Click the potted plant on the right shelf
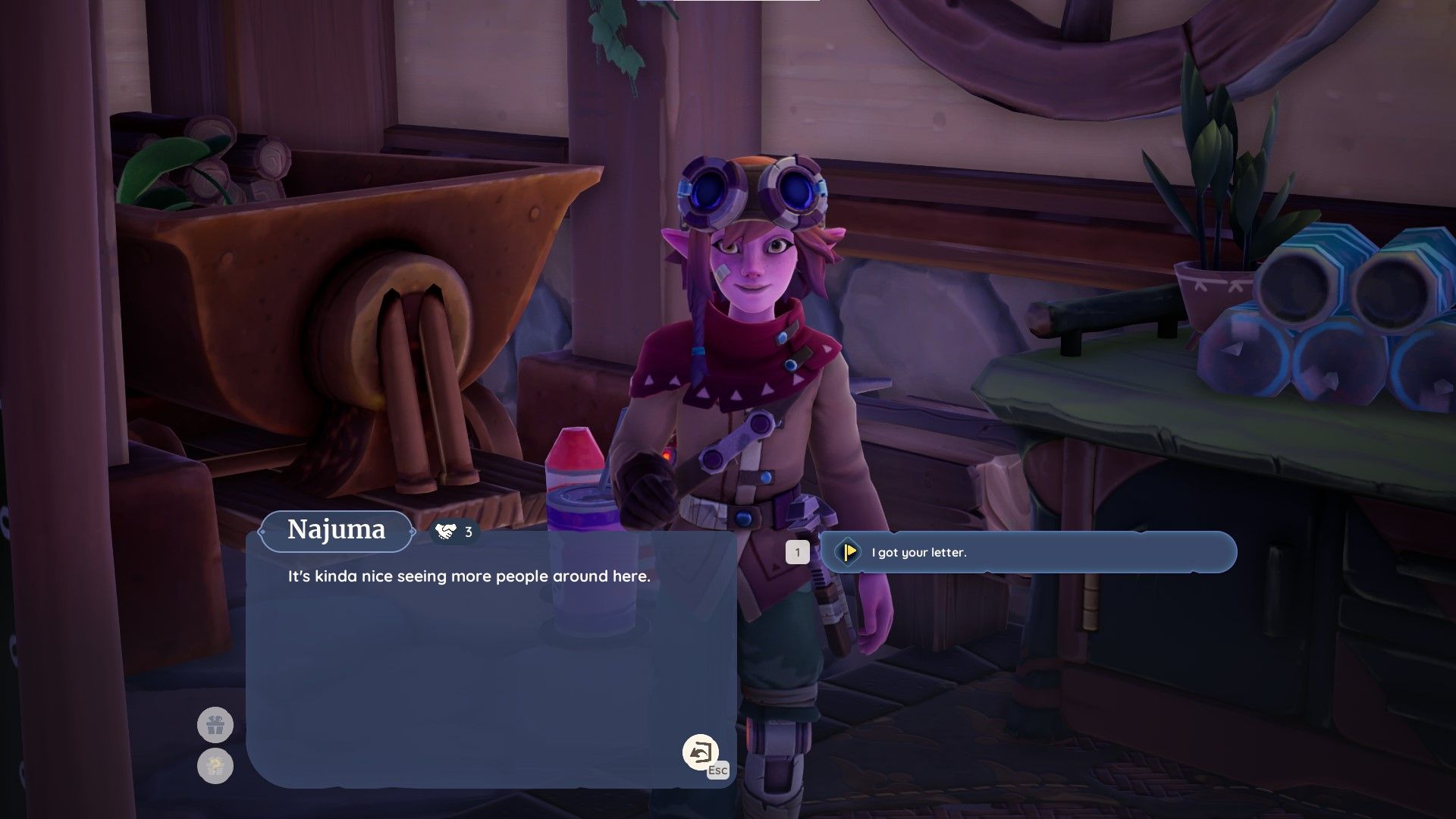 pos(1210,220)
